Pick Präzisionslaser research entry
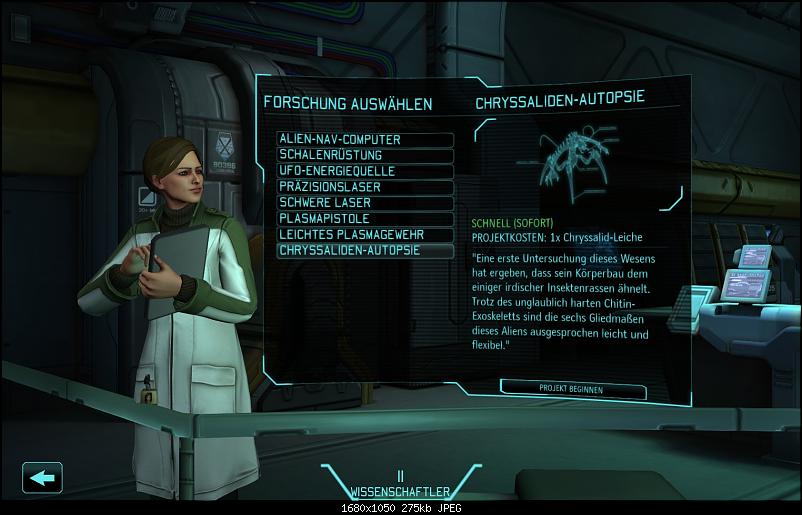Screen dimensions: 802x515 365,187
